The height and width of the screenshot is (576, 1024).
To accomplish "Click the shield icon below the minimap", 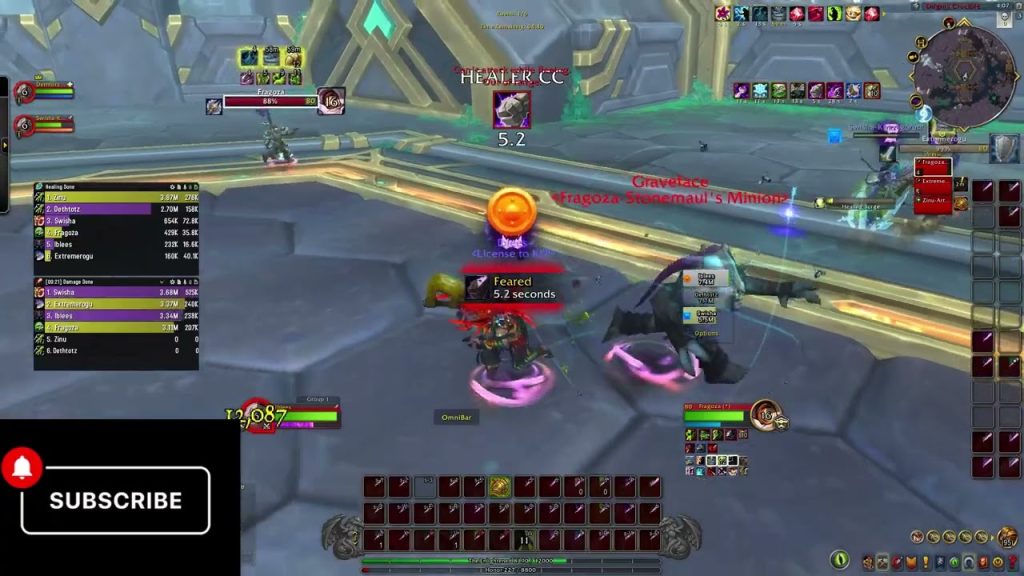I will coord(1004,148).
